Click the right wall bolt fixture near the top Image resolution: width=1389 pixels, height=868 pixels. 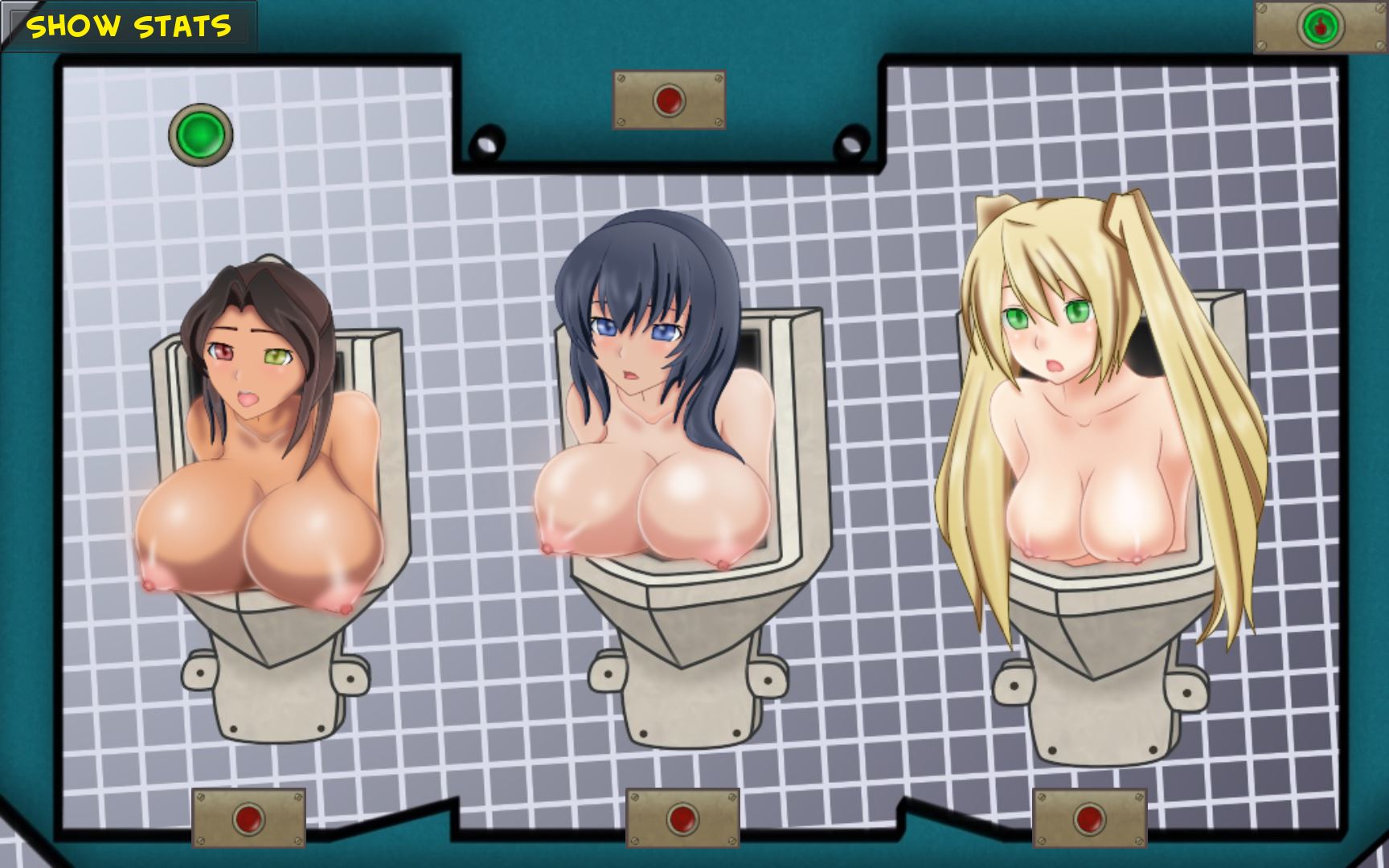(x=850, y=145)
